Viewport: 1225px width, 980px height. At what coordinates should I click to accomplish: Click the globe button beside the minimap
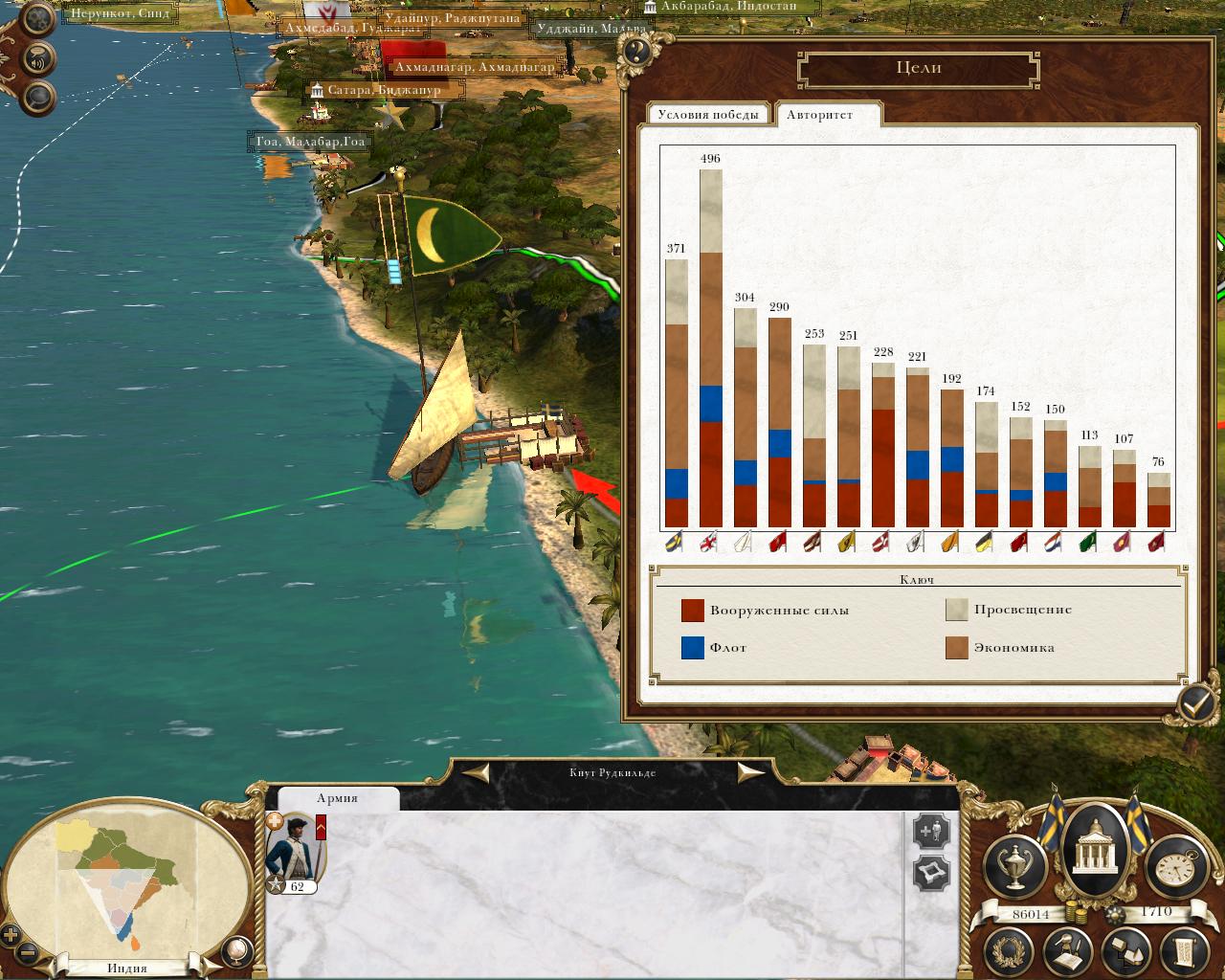coord(234,950)
